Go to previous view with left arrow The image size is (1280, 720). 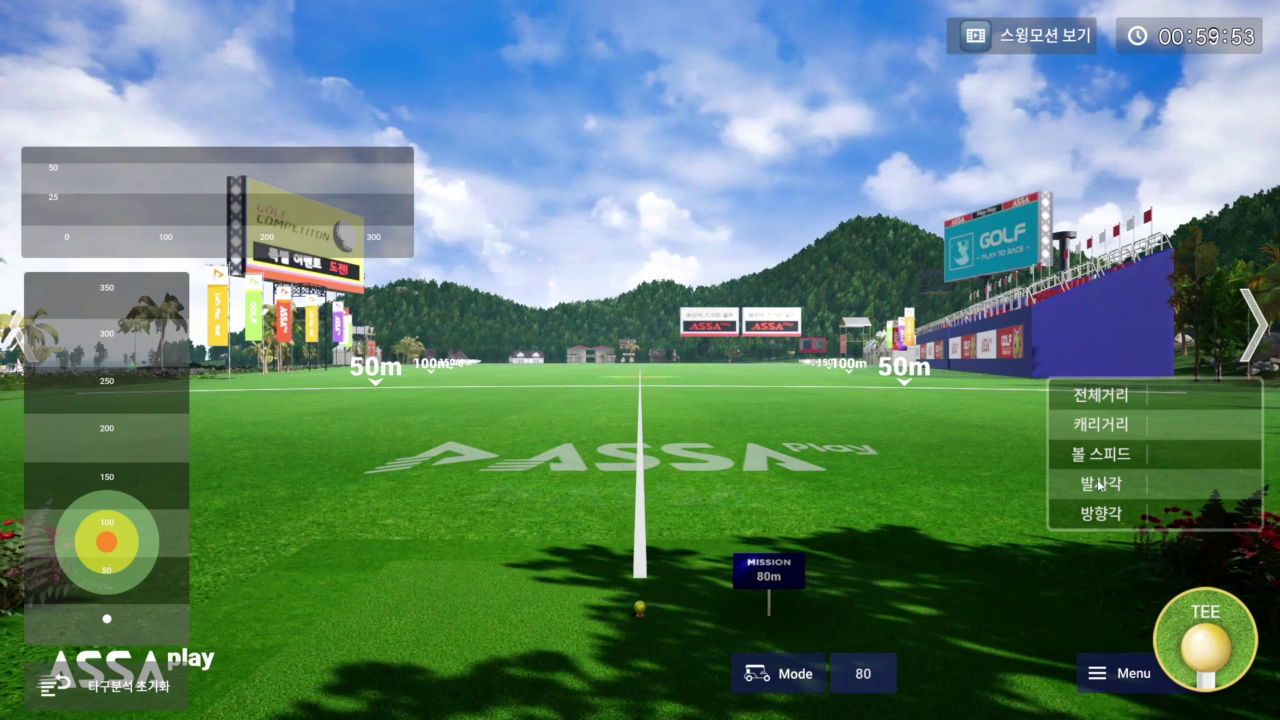14,333
